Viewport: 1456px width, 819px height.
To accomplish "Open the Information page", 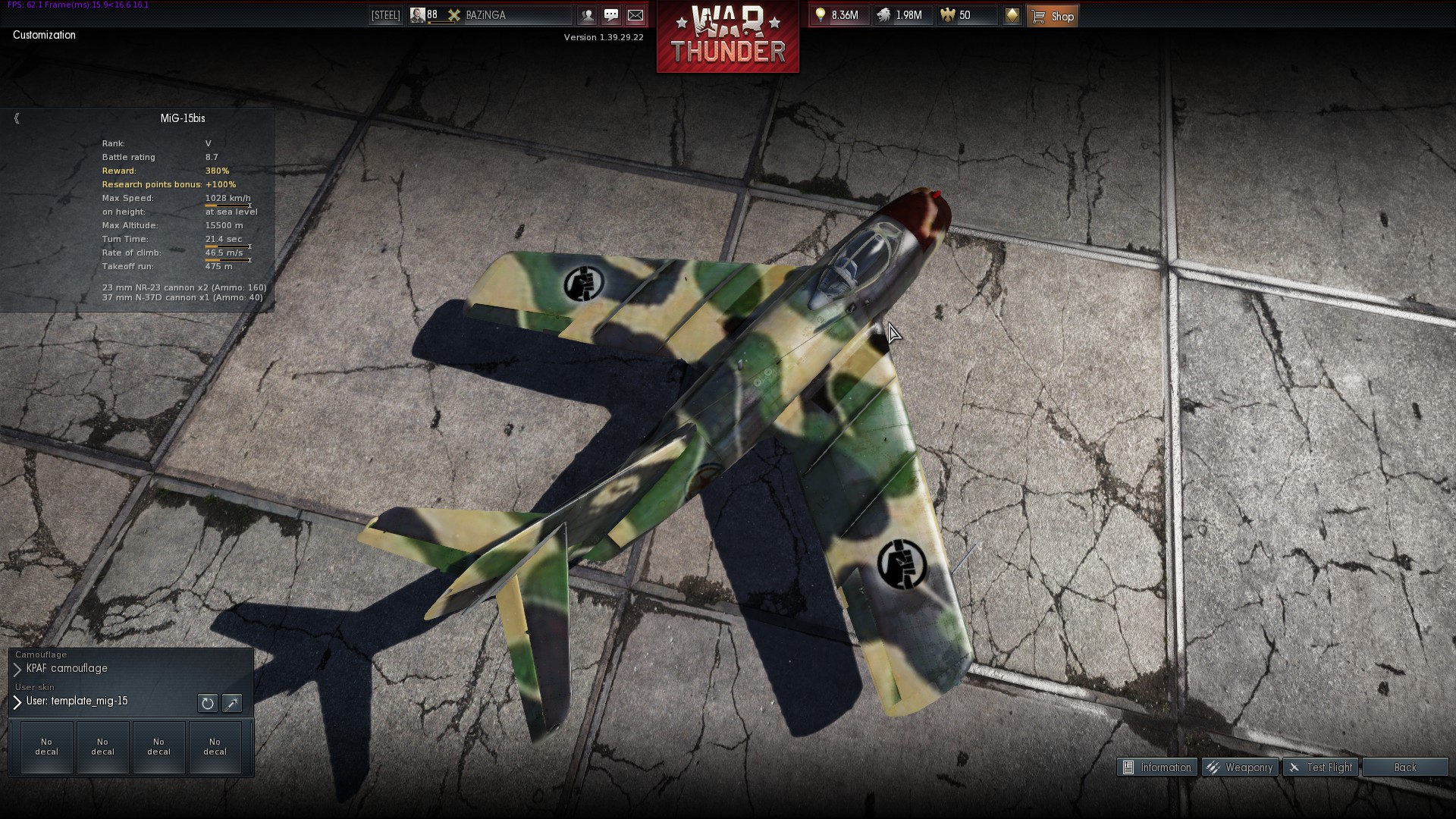I will coord(1157,767).
